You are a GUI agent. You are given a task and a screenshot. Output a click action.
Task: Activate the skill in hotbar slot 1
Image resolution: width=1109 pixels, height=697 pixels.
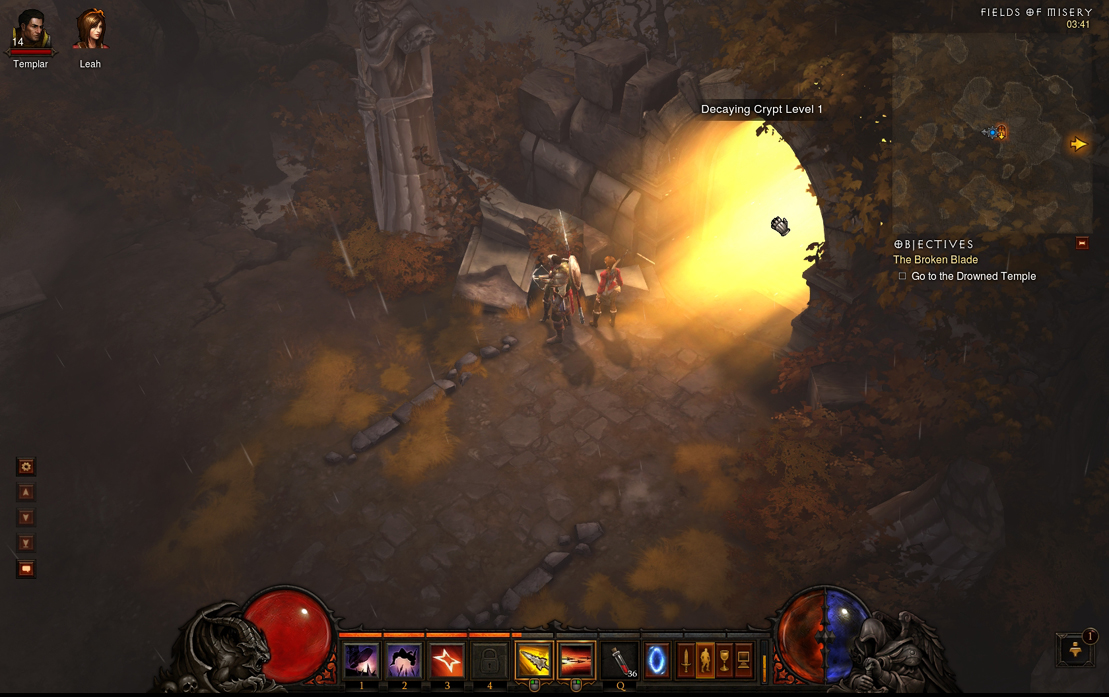pyautogui.click(x=361, y=661)
